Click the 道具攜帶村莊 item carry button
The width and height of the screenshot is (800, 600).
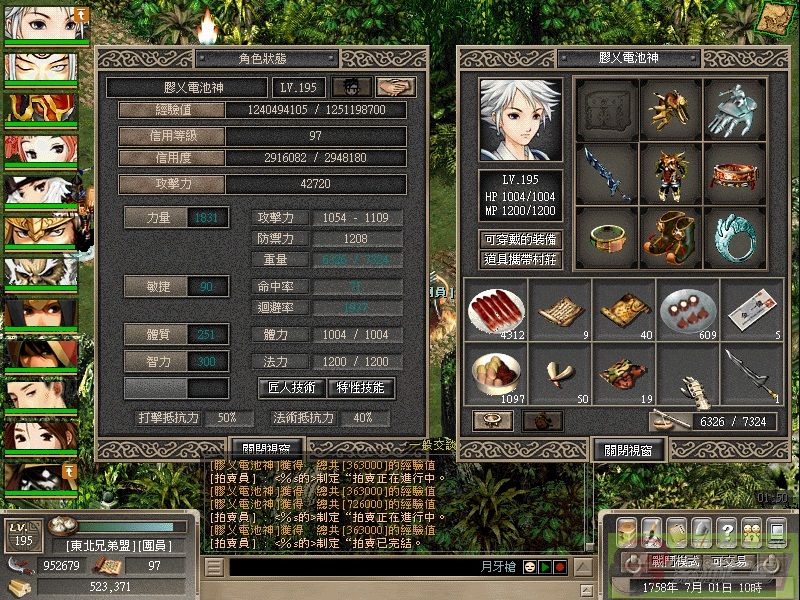coord(520,259)
